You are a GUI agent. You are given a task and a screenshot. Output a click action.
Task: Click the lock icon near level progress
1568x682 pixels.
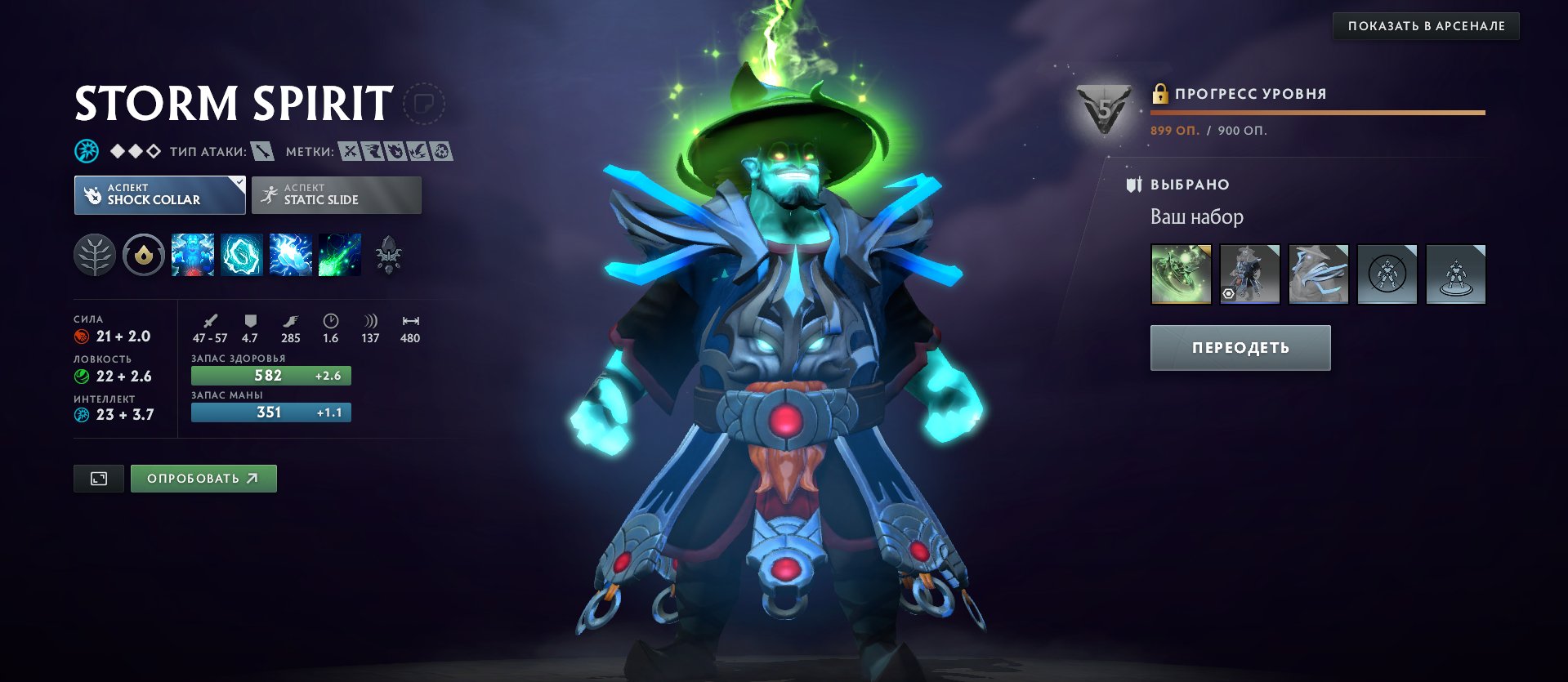(1159, 92)
